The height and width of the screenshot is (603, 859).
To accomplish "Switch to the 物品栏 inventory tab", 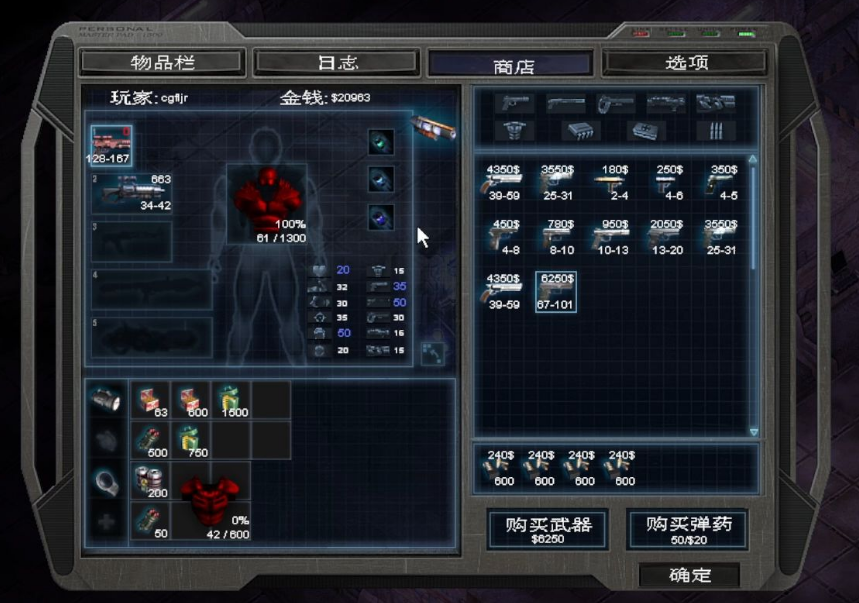I will coord(161,63).
